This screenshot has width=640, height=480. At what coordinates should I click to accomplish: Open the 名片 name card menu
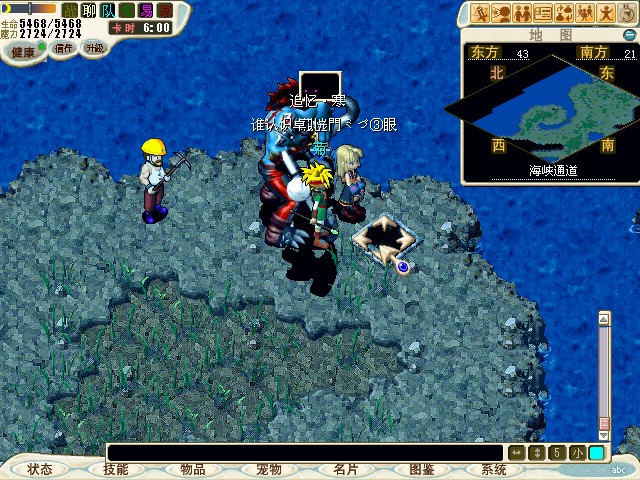345,469
